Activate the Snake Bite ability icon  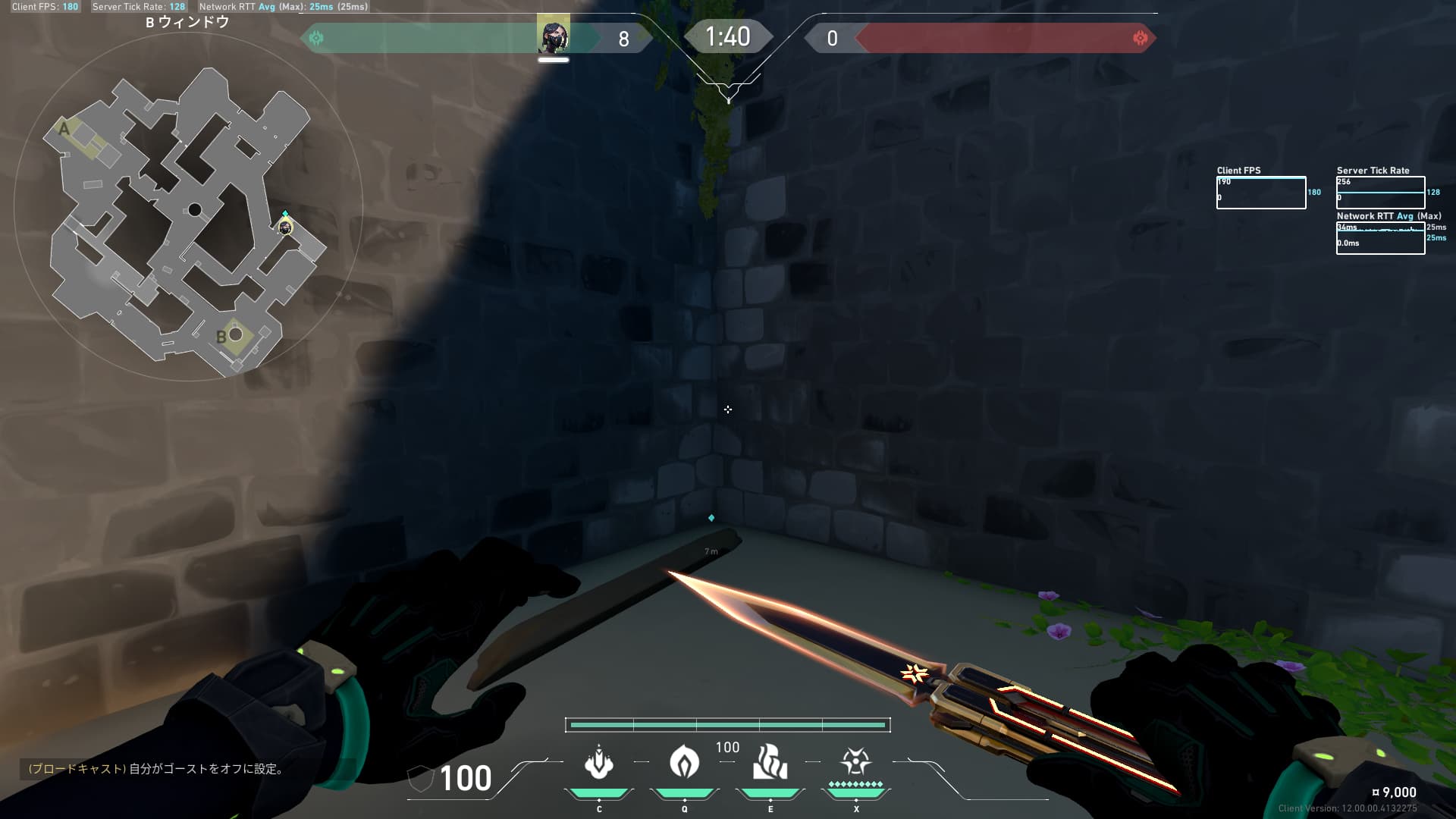(598, 762)
